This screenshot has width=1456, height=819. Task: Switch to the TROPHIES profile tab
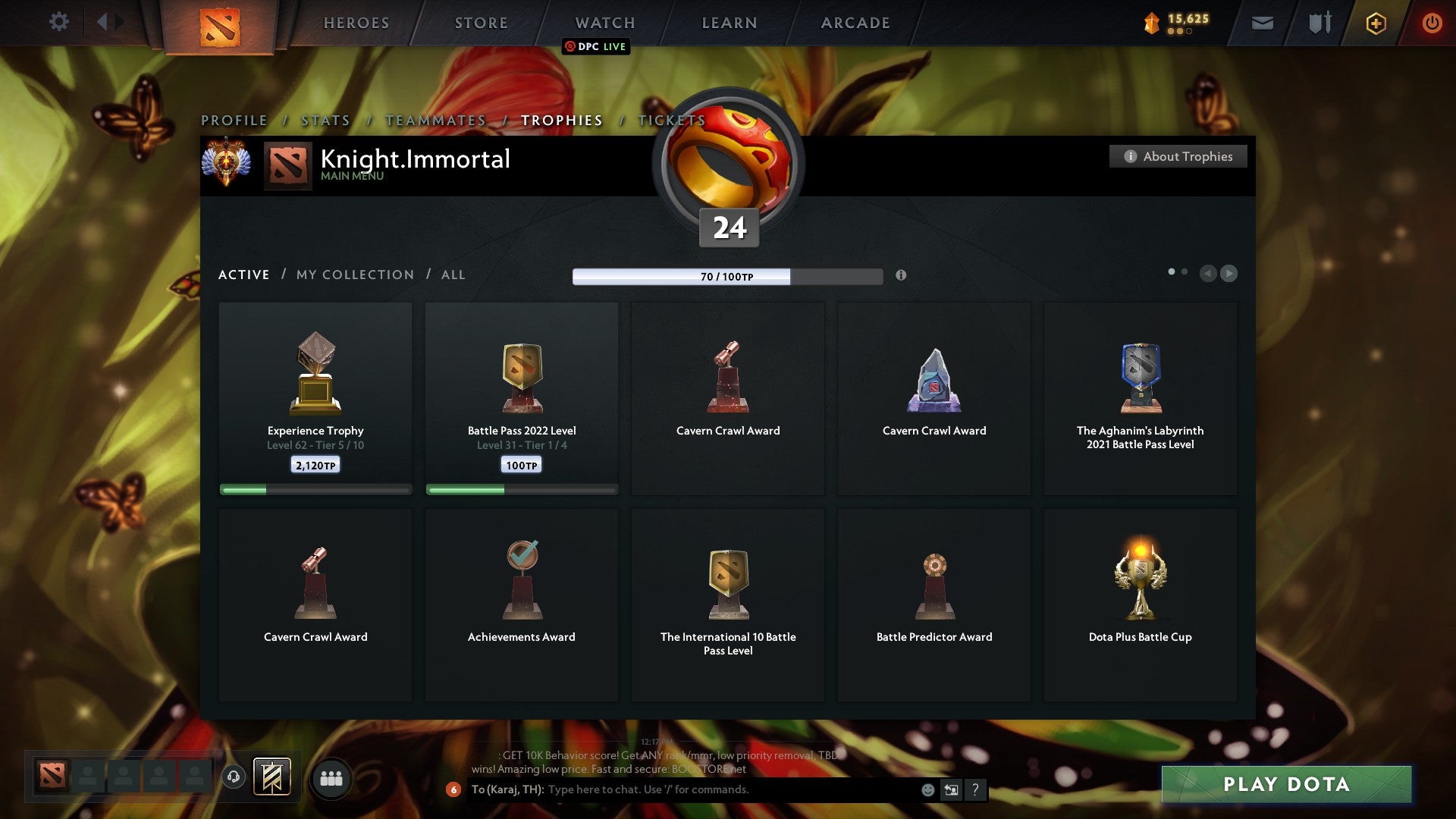point(560,120)
